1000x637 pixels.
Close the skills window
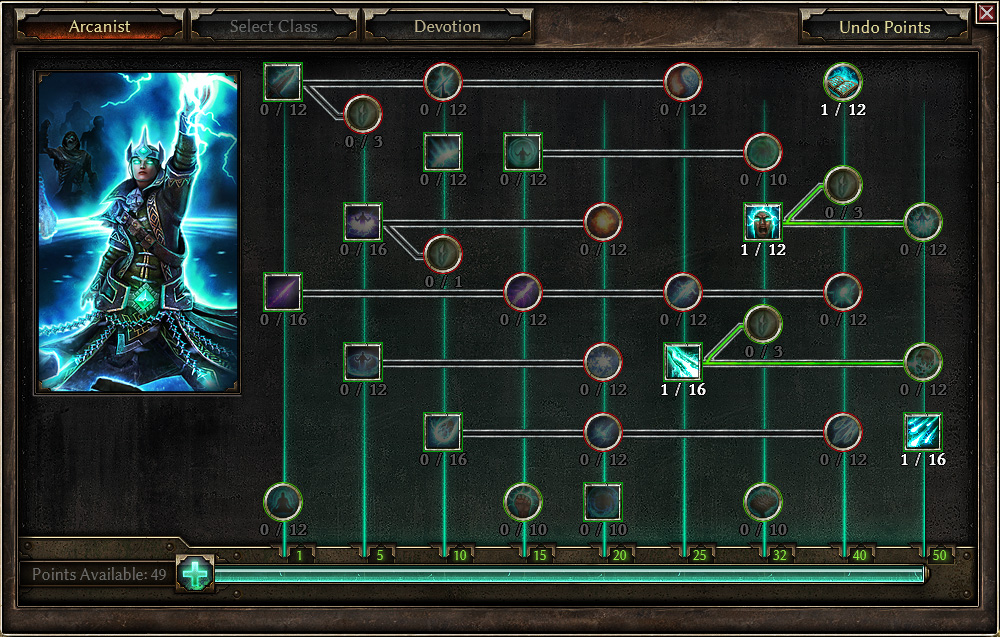[986, 12]
